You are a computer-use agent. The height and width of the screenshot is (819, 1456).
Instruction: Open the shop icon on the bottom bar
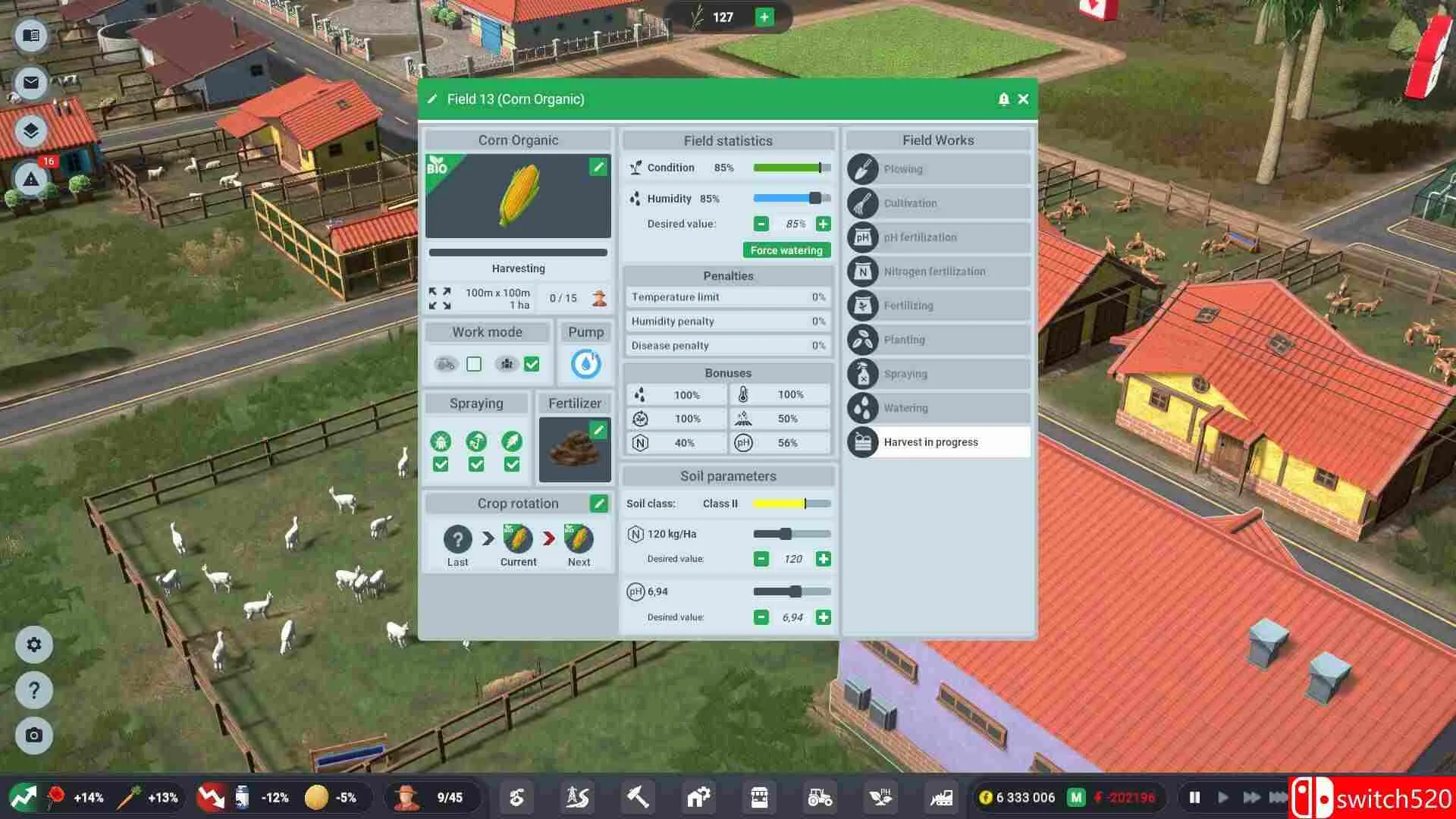pyautogui.click(x=758, y=797)
